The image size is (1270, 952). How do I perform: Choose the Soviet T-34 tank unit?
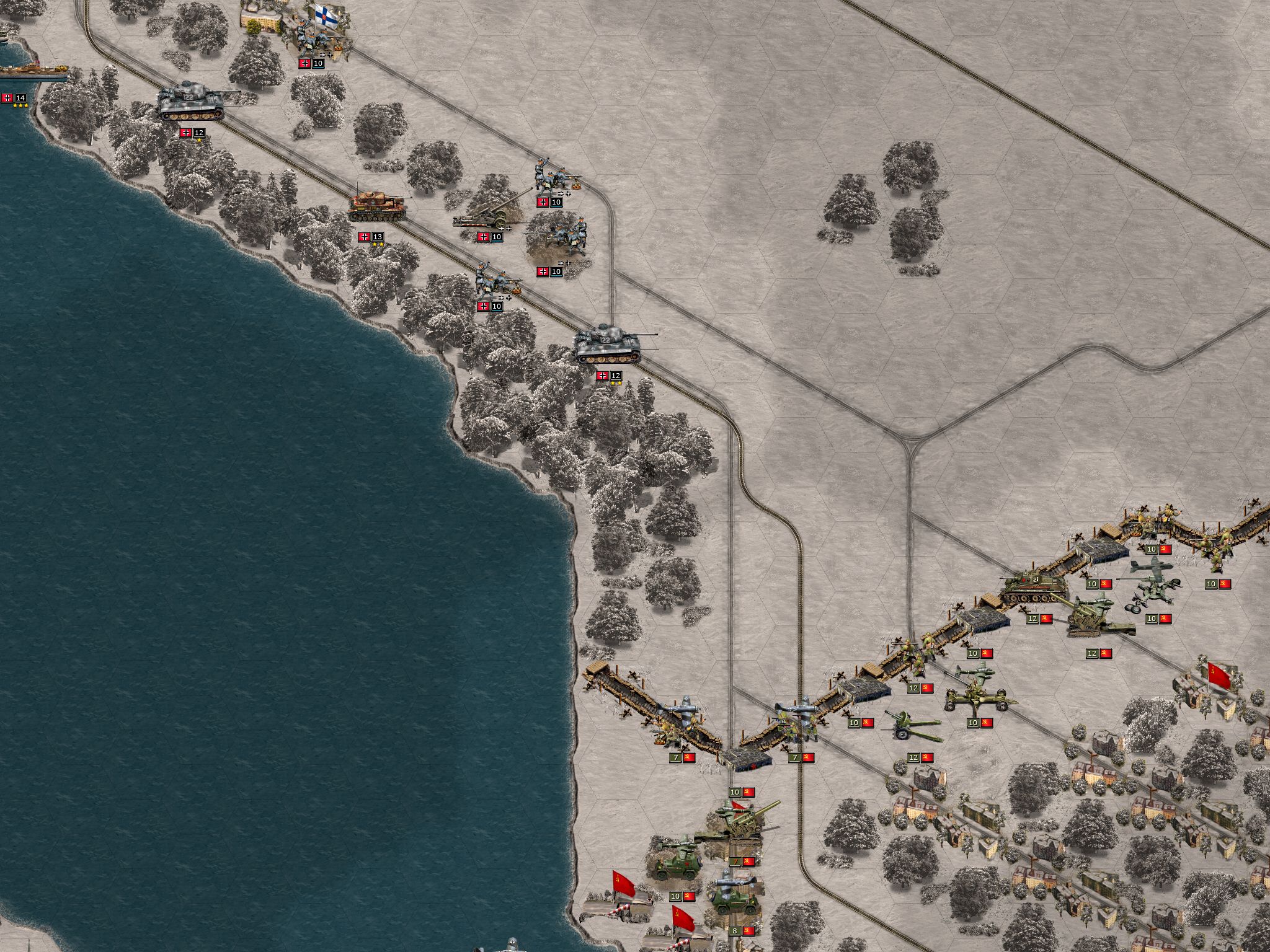1031,588
